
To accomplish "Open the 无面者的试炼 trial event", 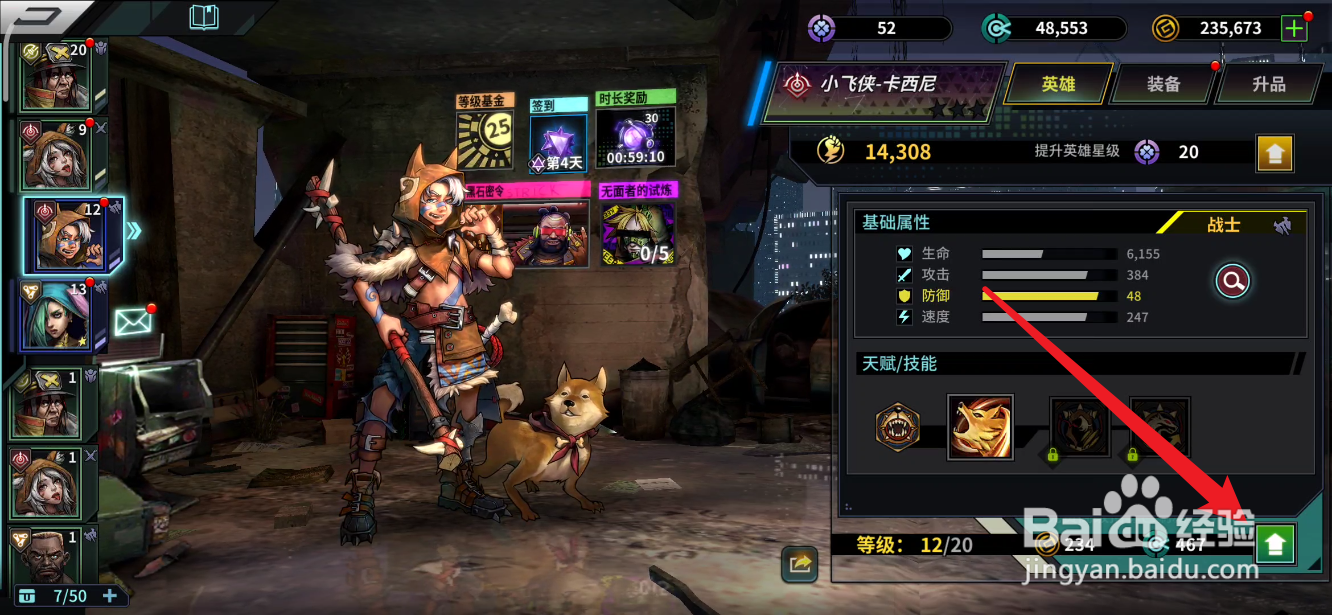I will (637, 226).
